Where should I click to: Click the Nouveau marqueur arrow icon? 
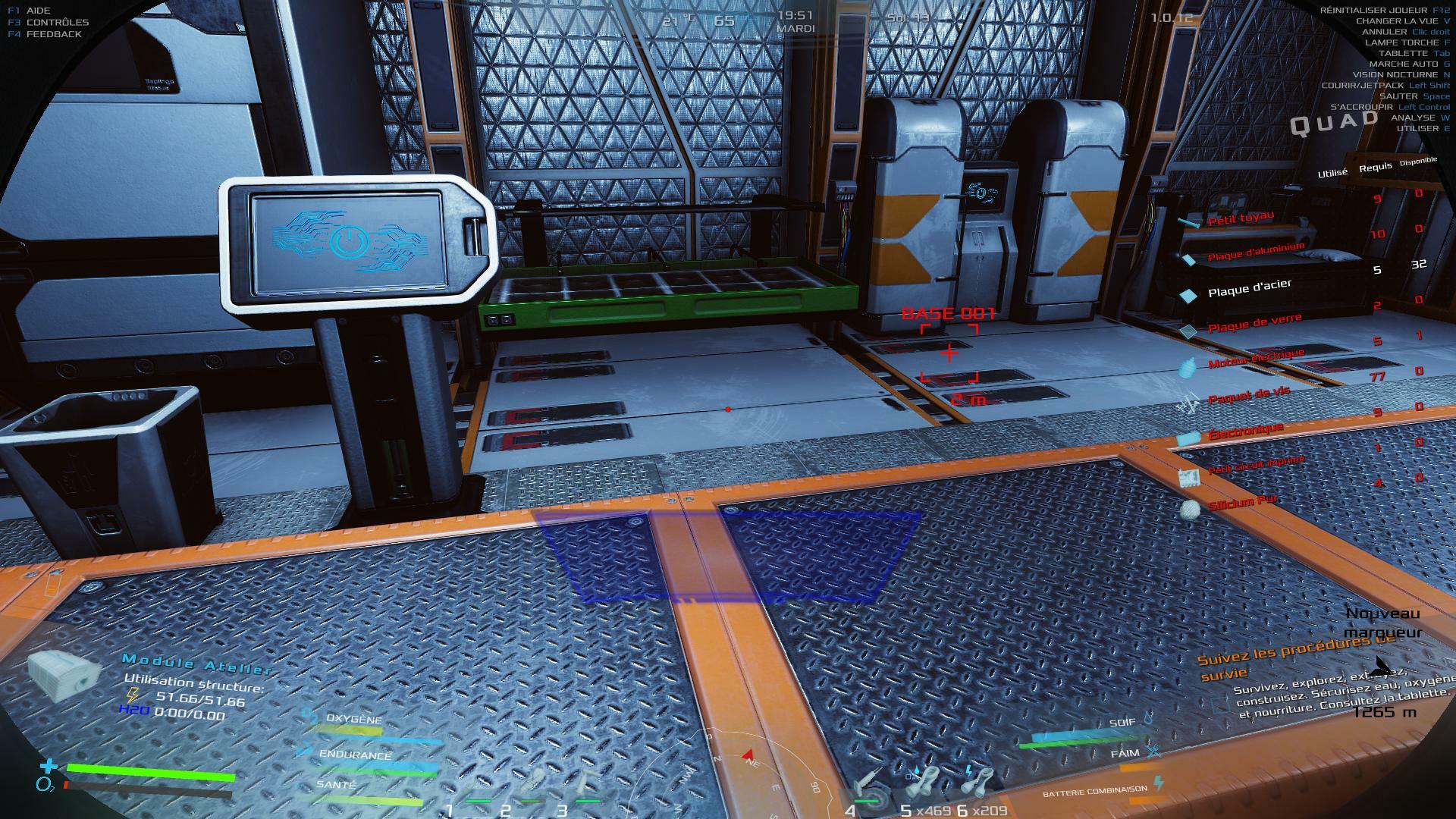click(1380, 667)
